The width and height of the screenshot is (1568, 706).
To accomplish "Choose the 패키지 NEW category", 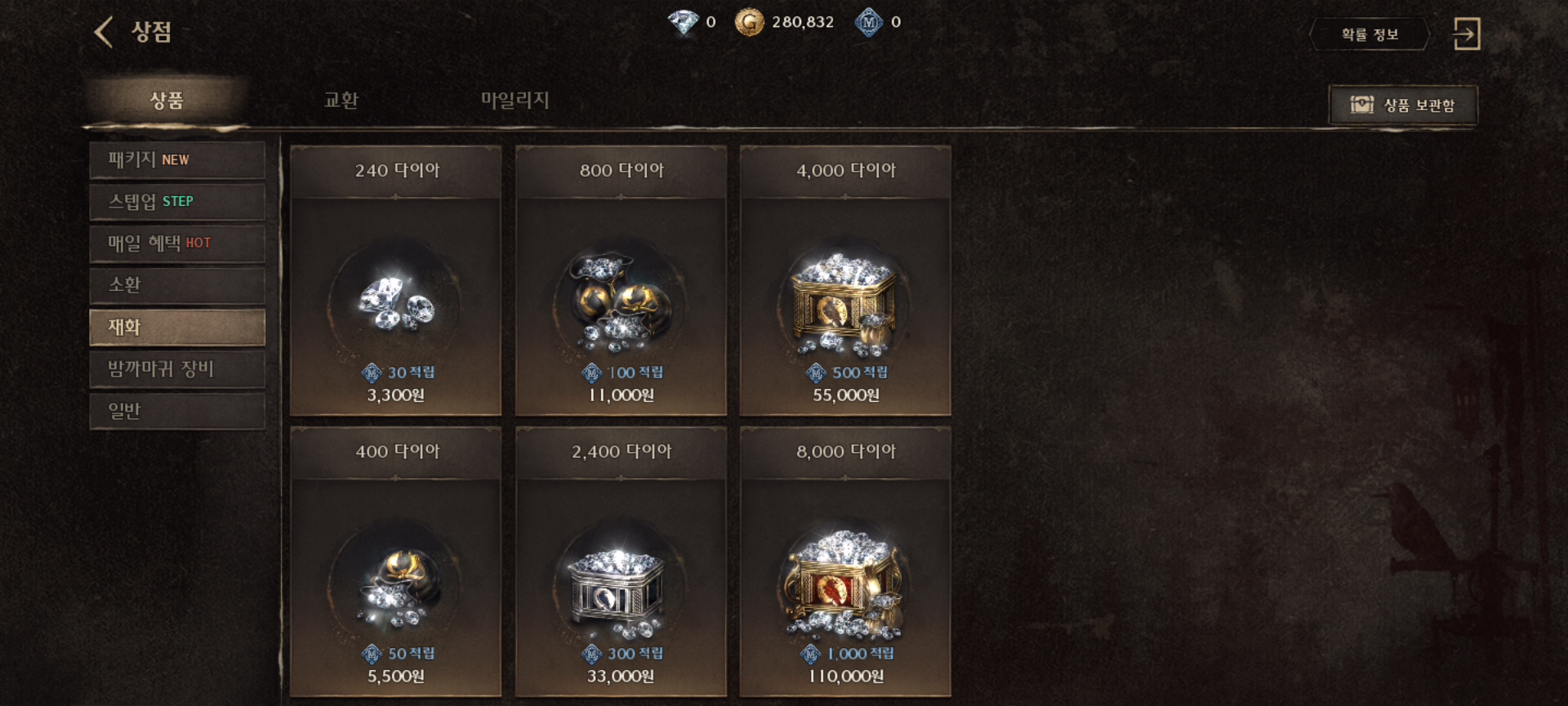I will (177, 160).
